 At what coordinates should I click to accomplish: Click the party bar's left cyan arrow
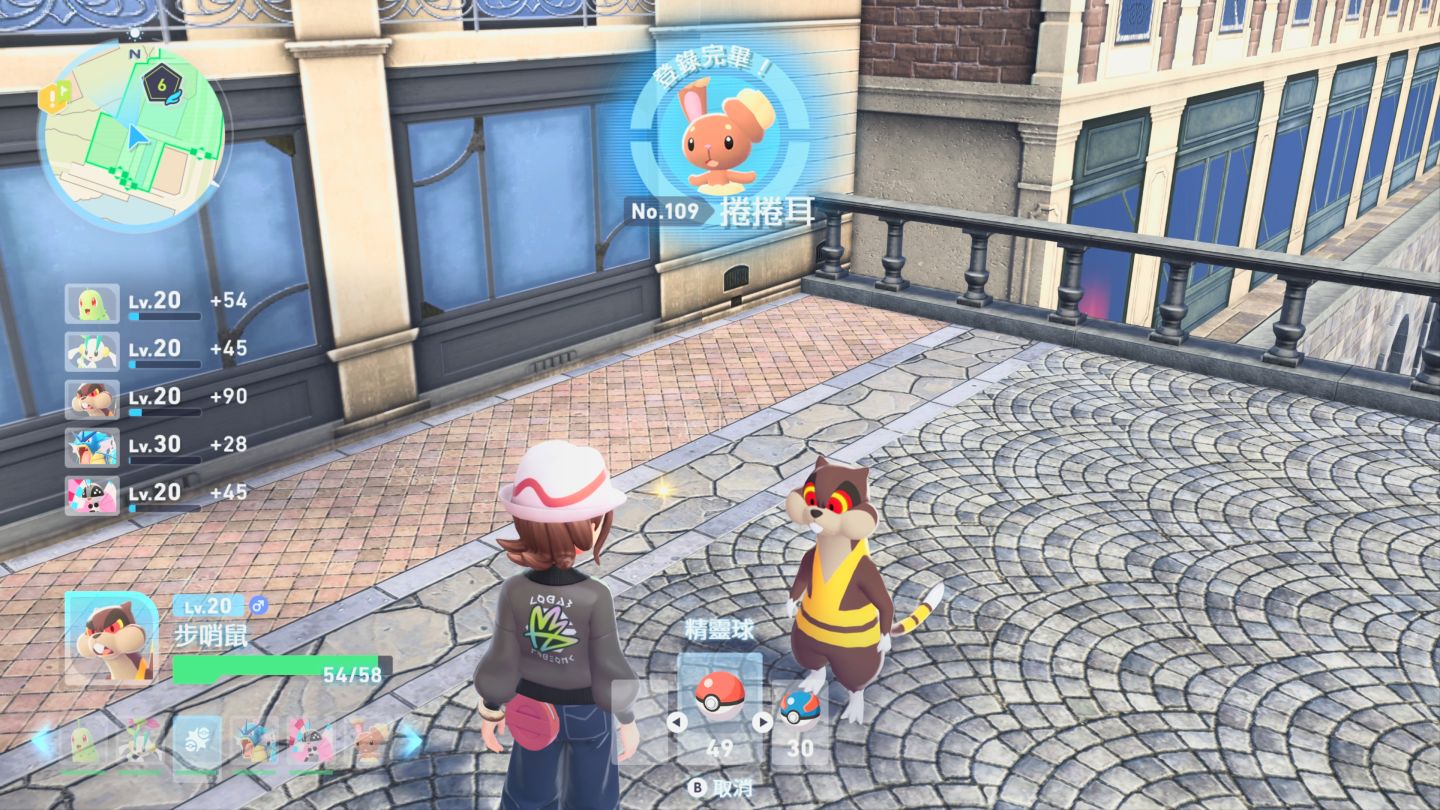[42, 740]
